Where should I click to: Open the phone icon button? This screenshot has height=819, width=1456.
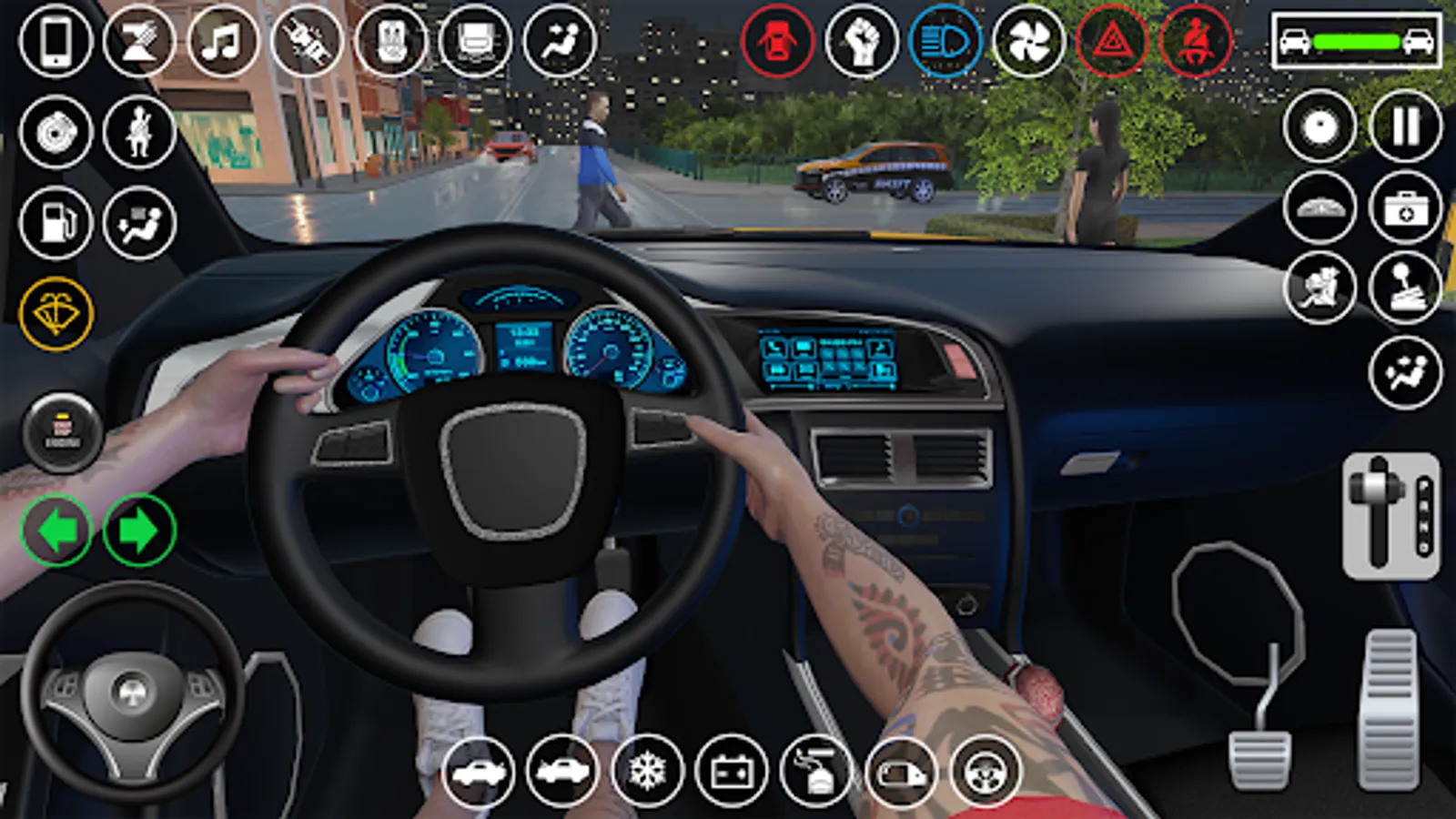pyautogui.click(x=56, y=42)
